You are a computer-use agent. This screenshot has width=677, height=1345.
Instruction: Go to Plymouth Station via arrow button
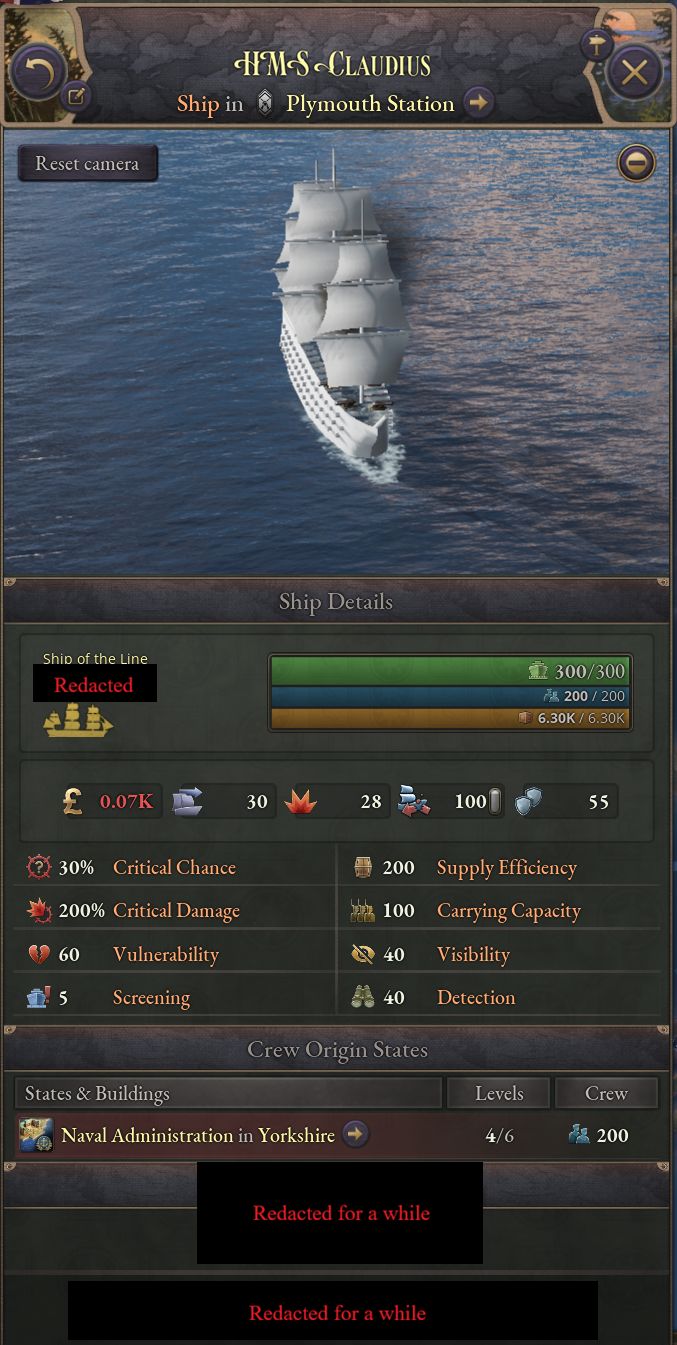pos(479,103)
